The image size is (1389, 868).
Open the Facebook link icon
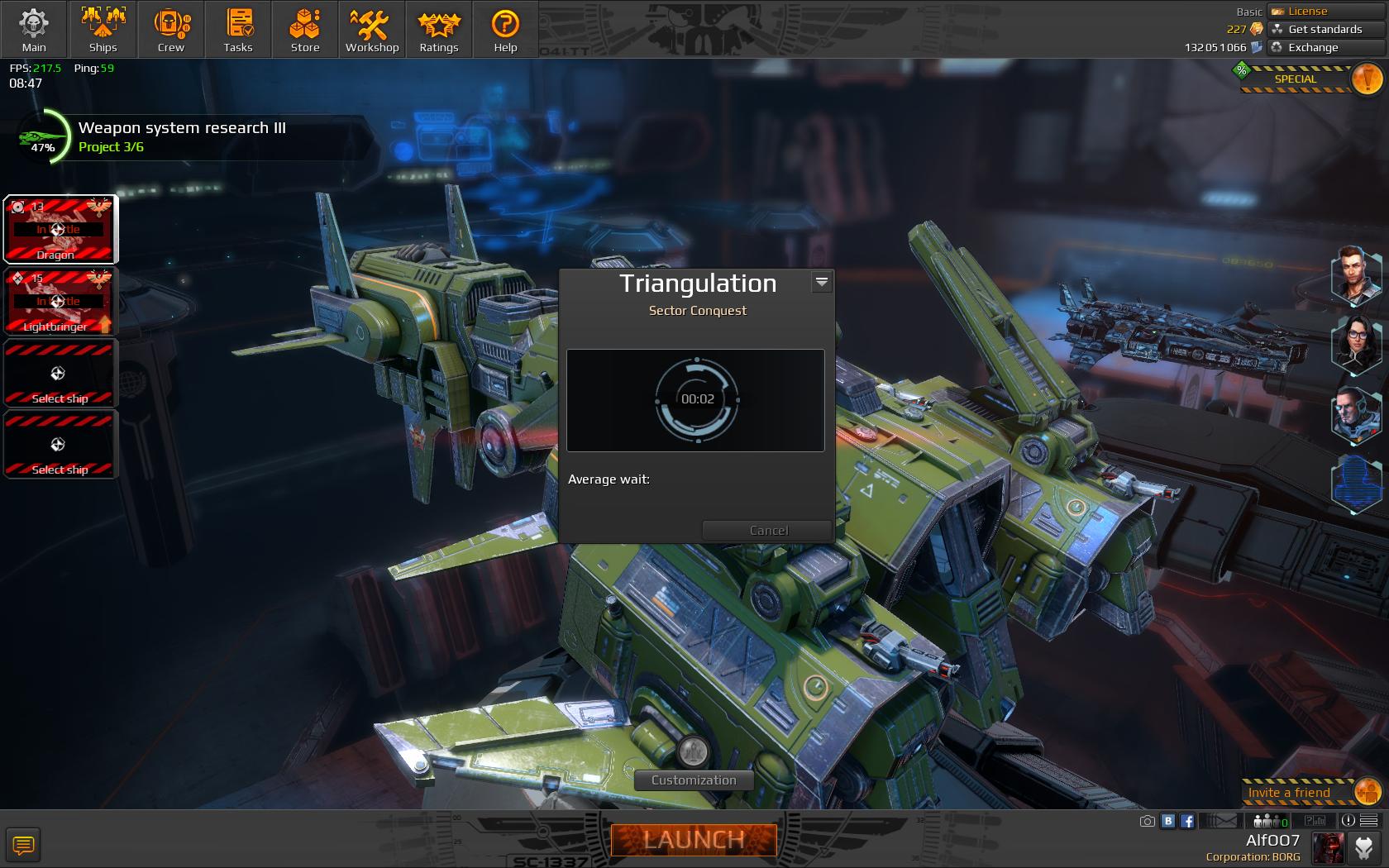1187,821
